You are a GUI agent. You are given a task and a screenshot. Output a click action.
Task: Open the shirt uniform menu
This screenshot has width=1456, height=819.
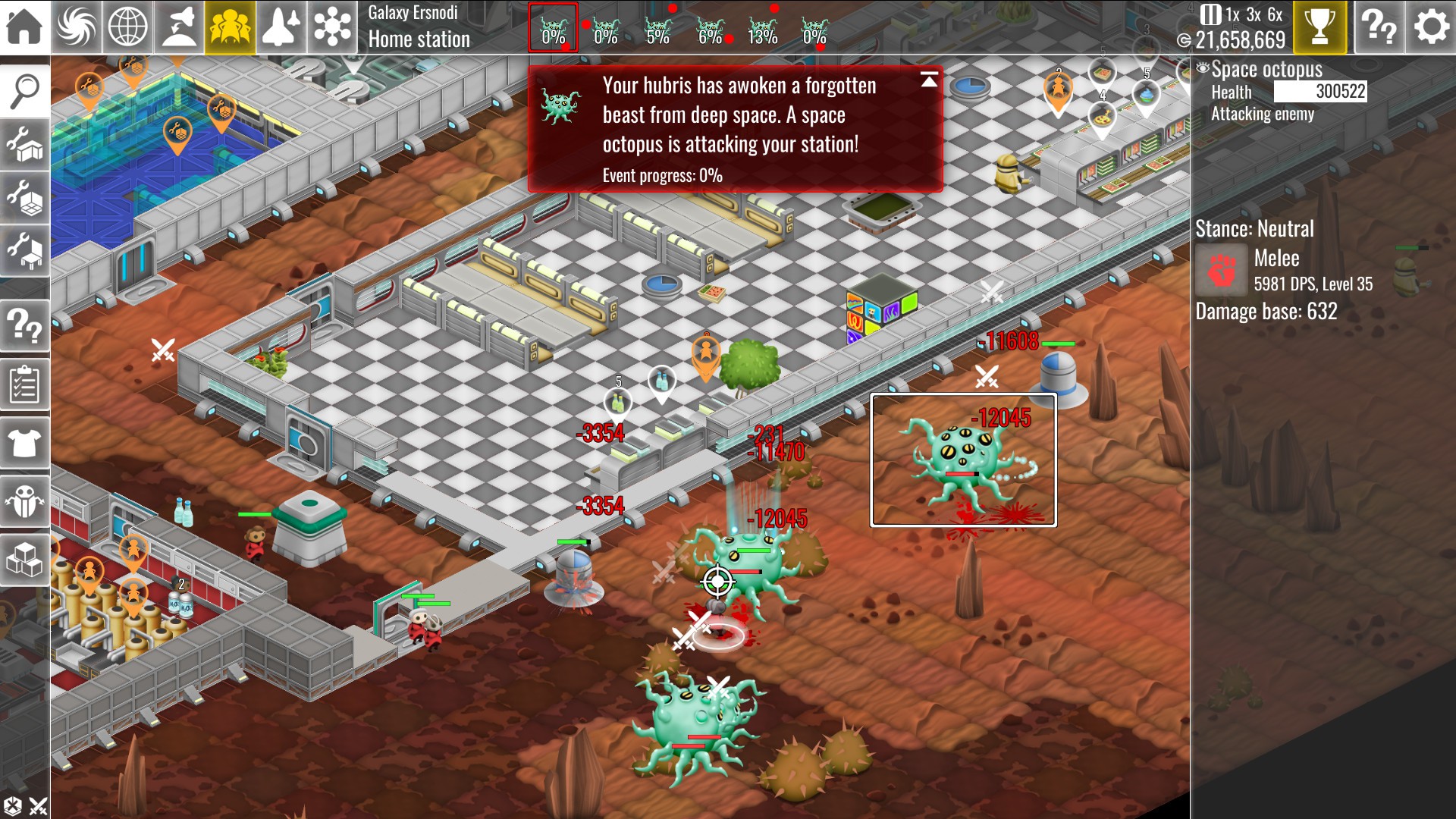[25, 443]
